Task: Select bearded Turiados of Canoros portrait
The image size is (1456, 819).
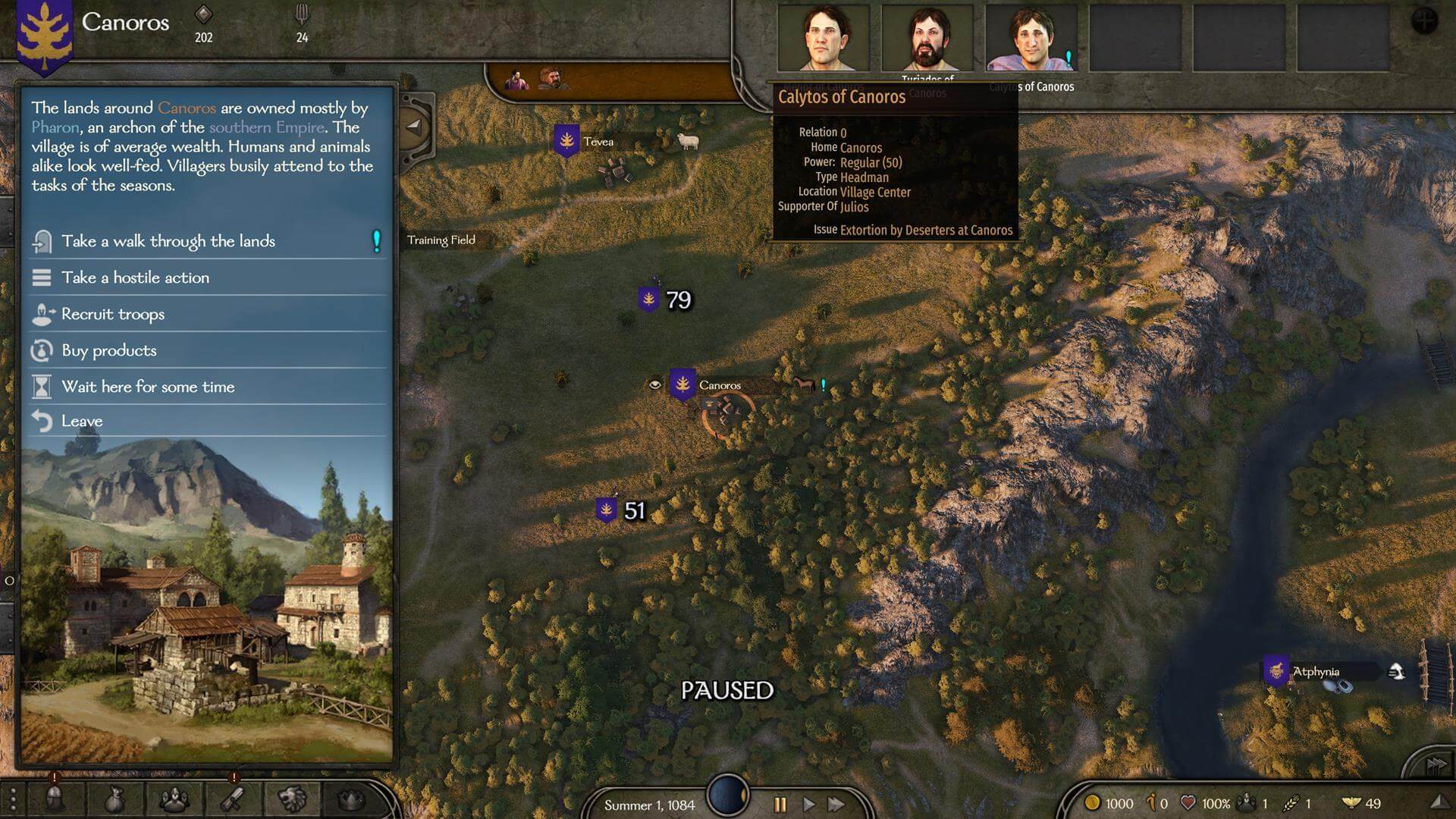Action: click(x=927, y=39)
